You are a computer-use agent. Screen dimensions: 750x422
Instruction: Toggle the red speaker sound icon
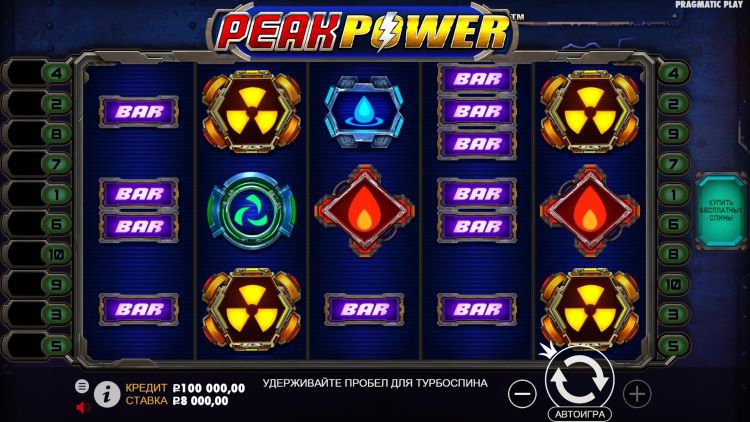(82, 406)
